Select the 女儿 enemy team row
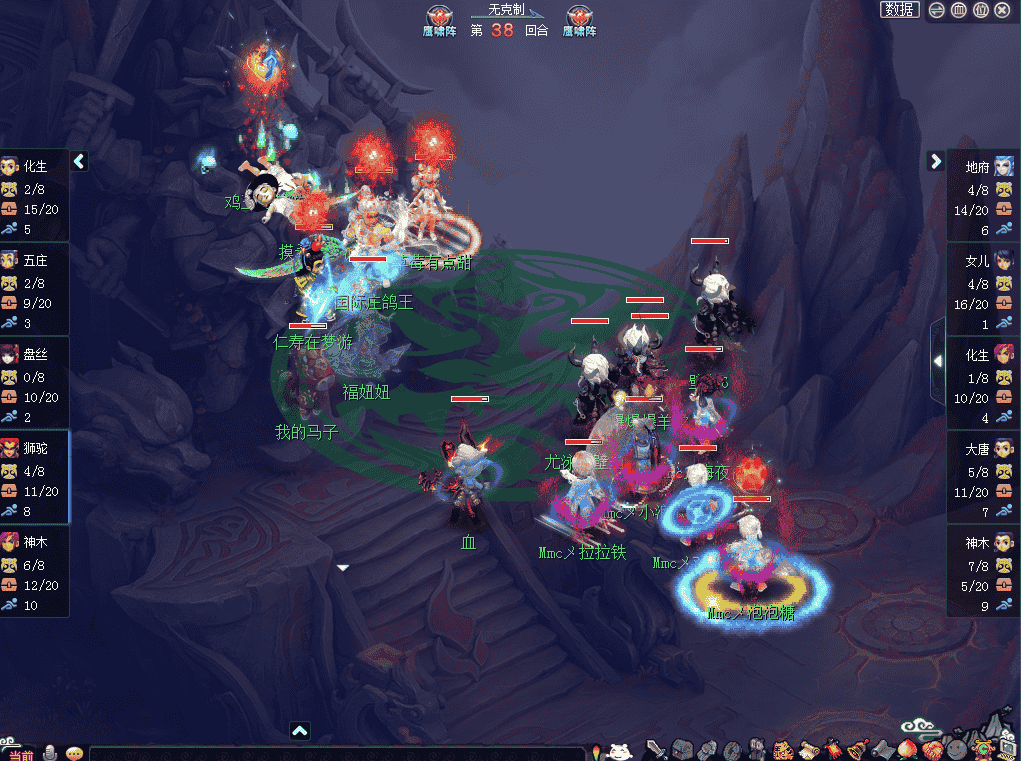 [983, 291]
